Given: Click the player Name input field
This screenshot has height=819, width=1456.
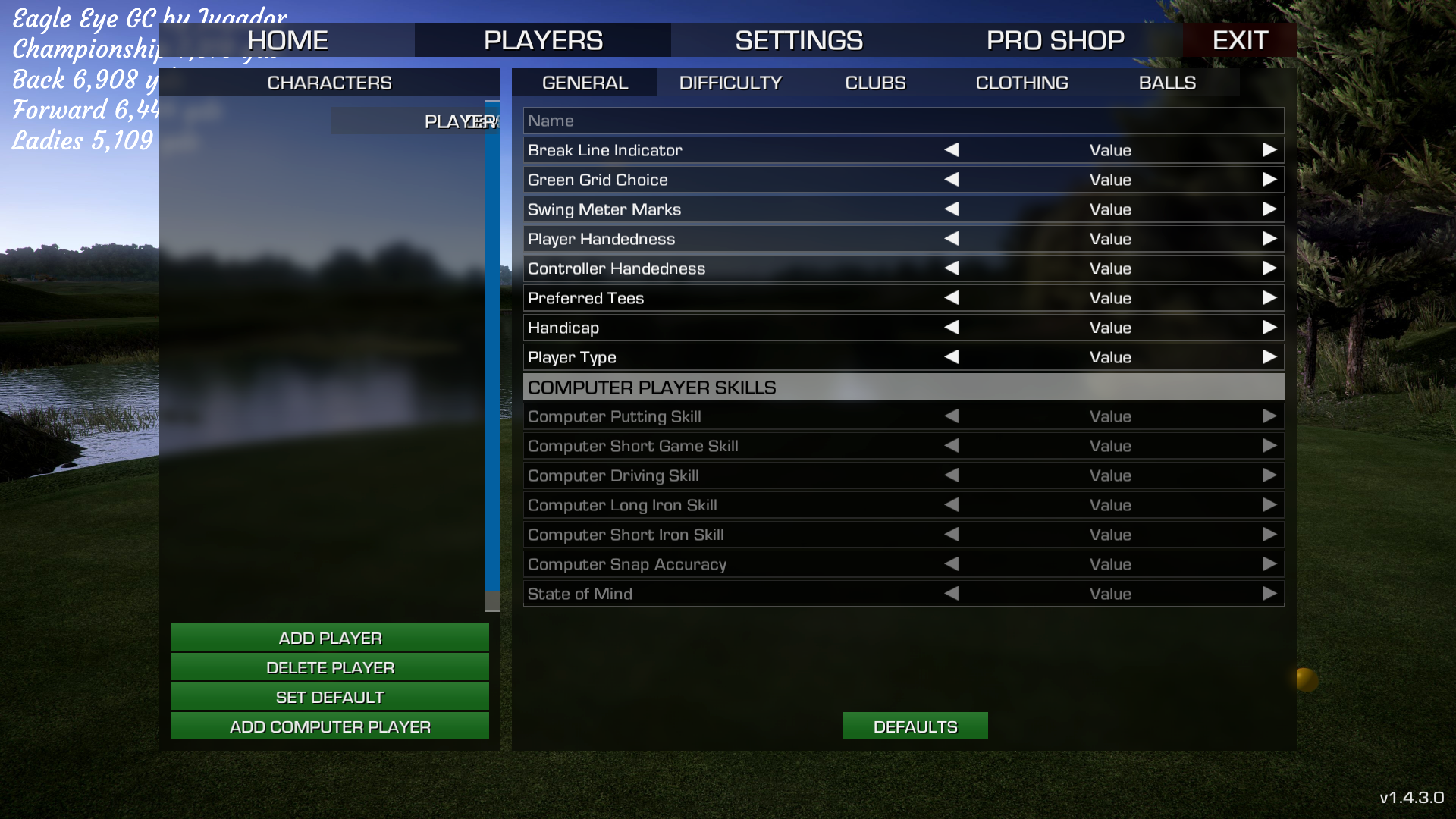Looking at the screenshot, I should pos(902,121).
